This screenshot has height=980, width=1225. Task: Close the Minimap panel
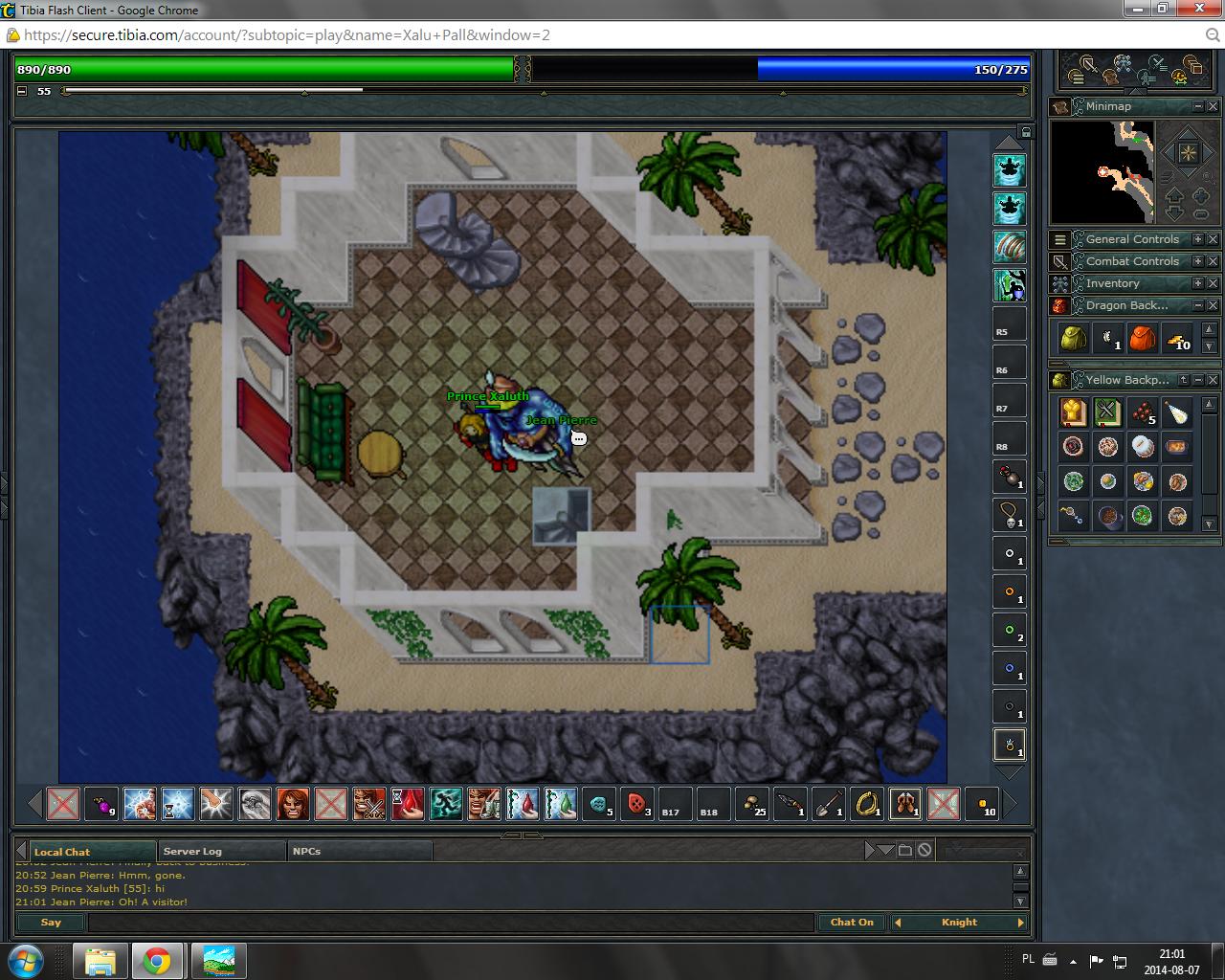(x=1213, y=106)
